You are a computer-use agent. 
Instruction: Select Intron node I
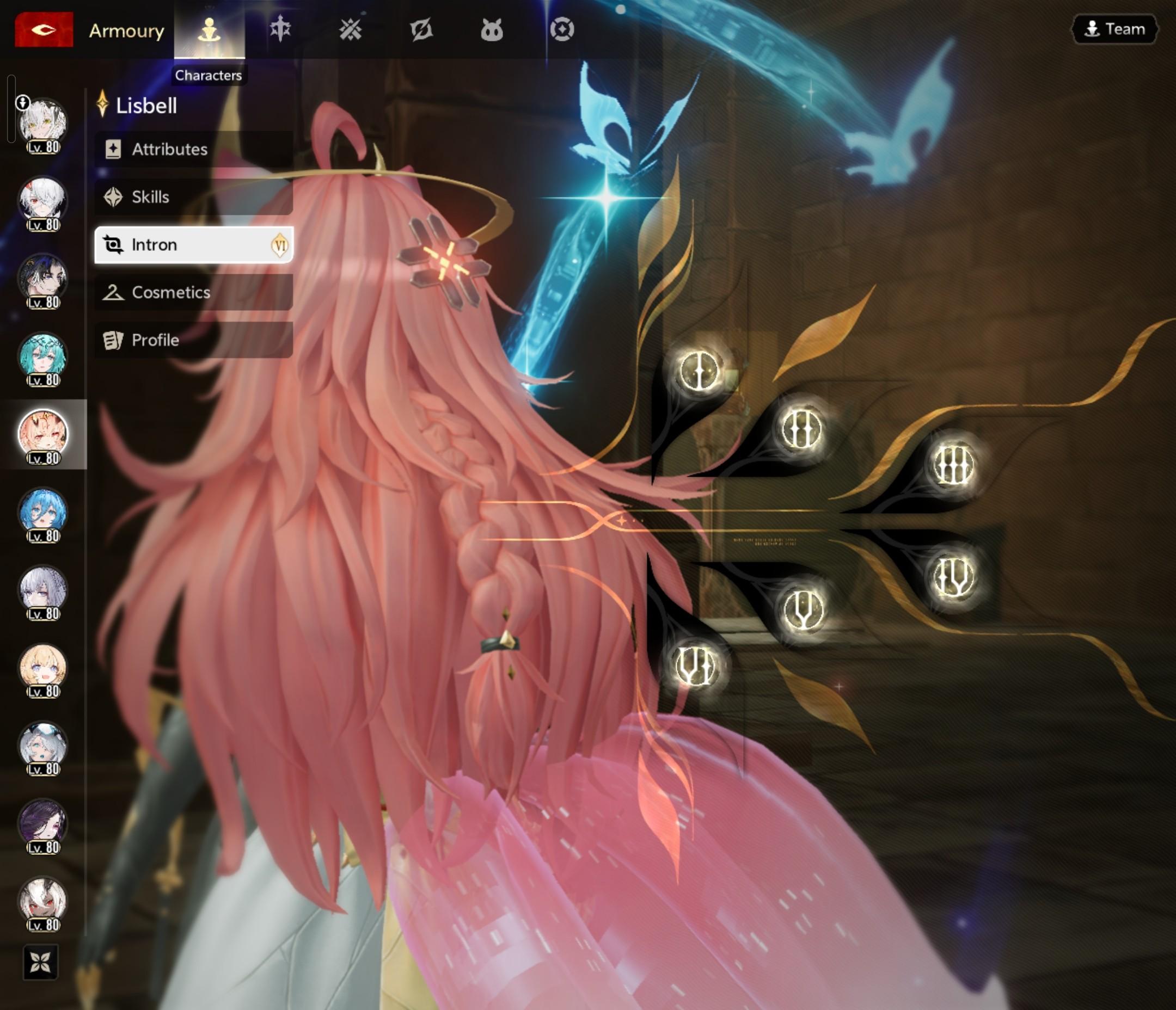point(699,371)
